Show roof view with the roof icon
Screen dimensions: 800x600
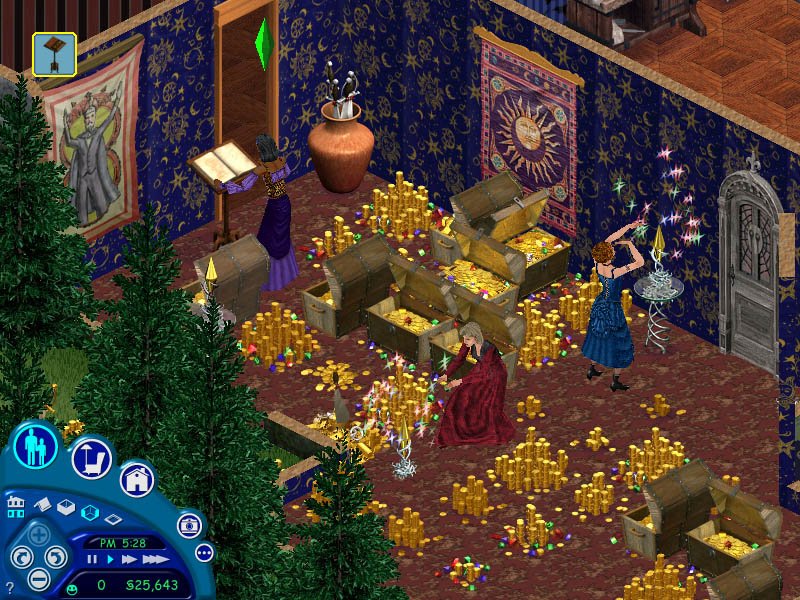pos(43,506)
